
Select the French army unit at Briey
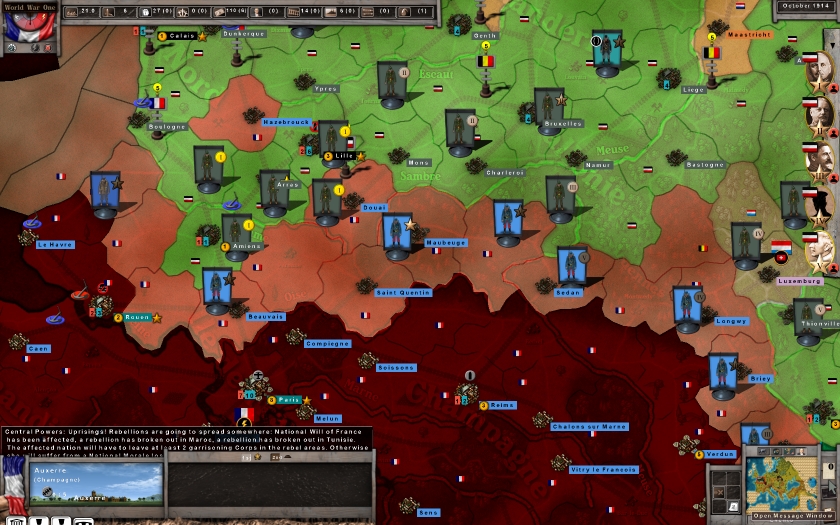pyautogui.click(x=722, y=374)
